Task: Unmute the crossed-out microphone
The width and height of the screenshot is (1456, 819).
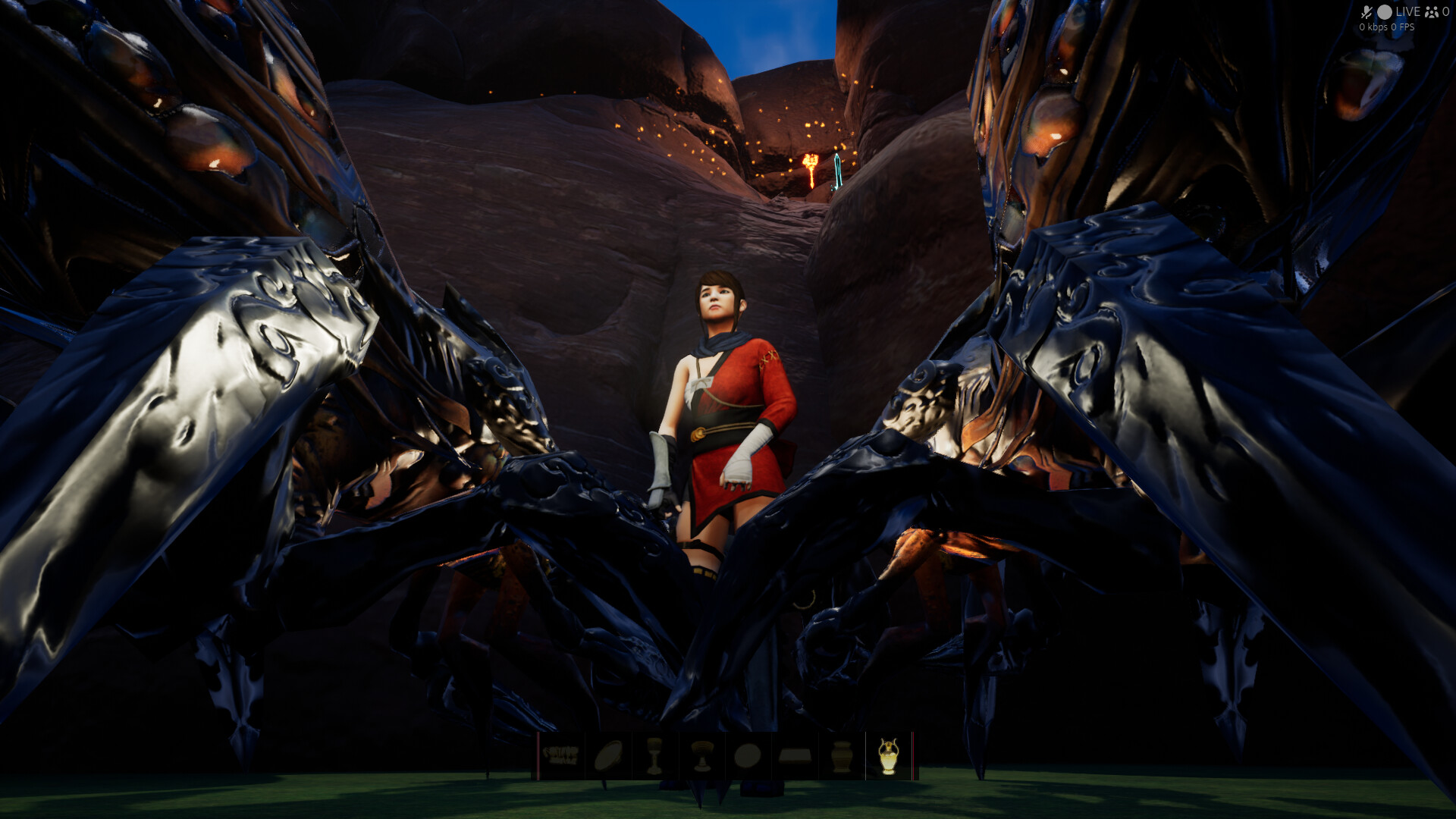Action: (x=1367, y=12)
